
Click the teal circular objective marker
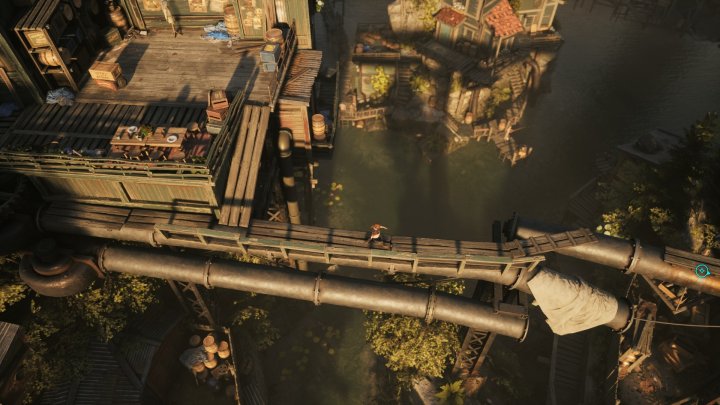point(702,270)
